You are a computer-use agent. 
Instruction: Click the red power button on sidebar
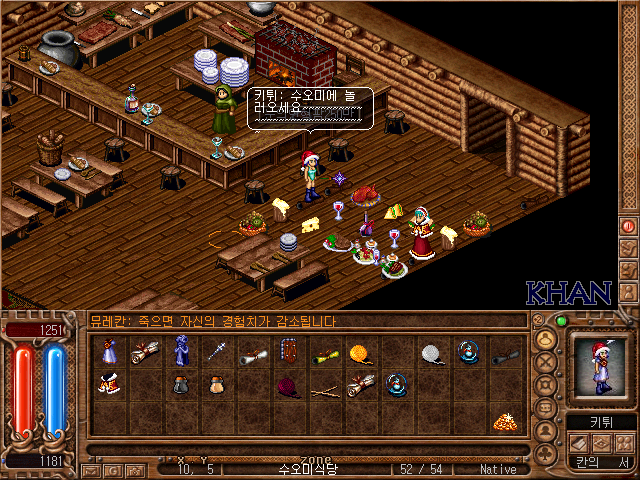(629, 227)
